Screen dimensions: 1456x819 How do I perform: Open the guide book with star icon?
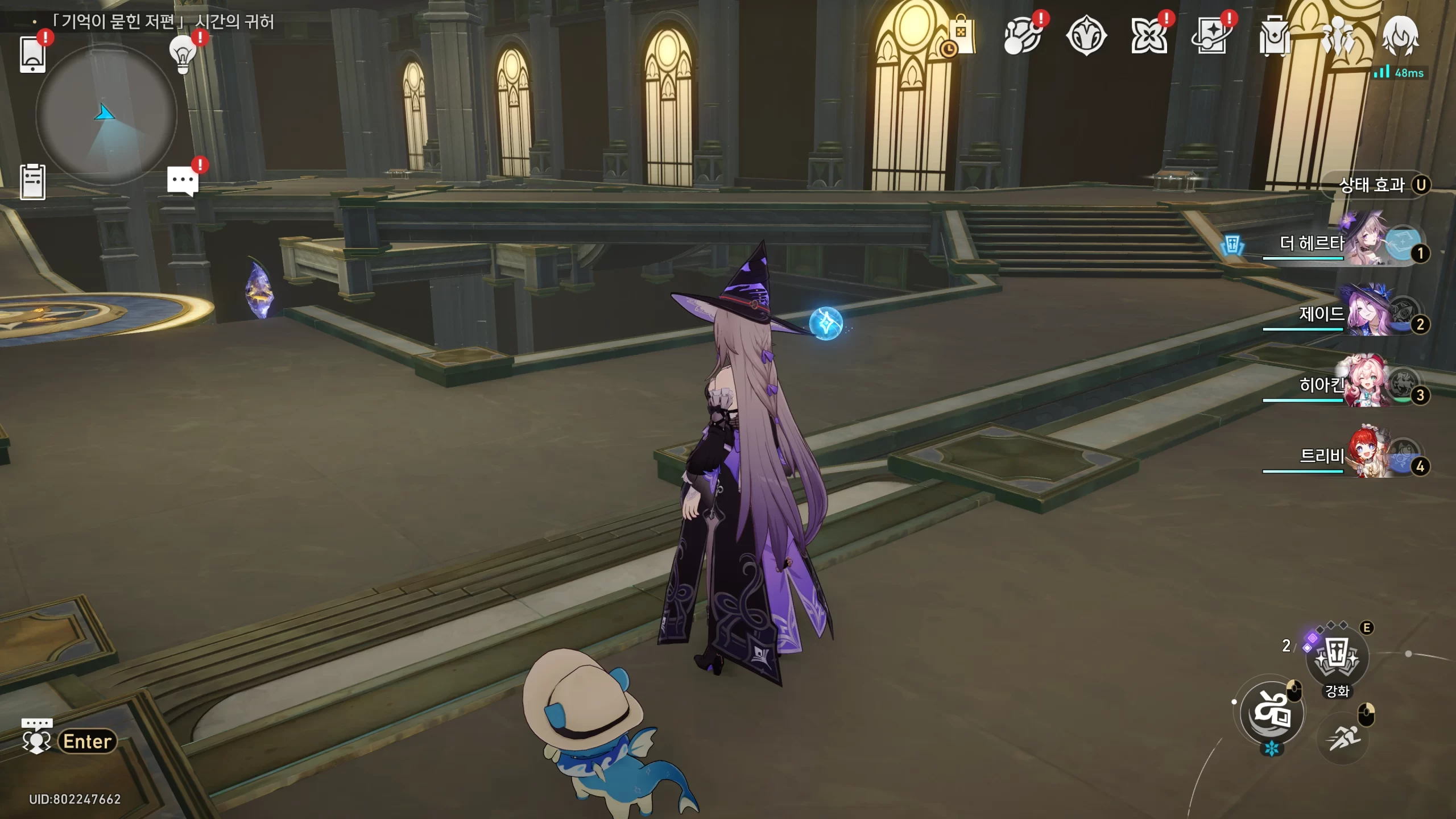pyautogui.click(x=1211, y=36)
